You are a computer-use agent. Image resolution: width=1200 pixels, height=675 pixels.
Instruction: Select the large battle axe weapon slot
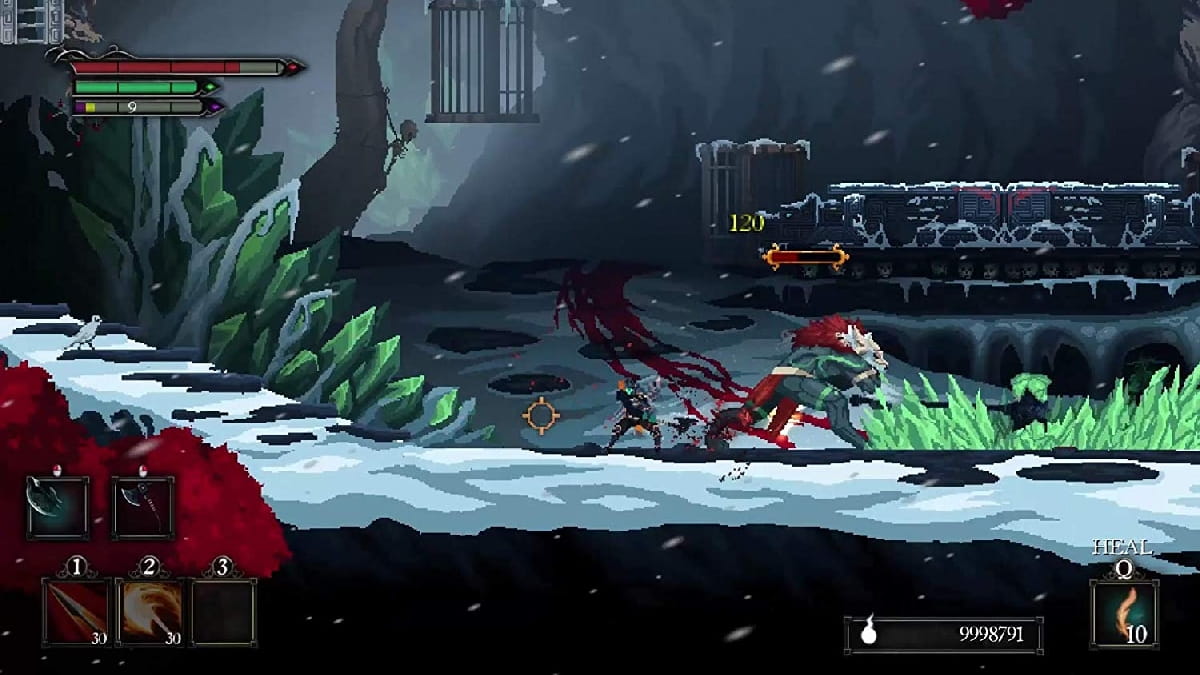[58, 508]
